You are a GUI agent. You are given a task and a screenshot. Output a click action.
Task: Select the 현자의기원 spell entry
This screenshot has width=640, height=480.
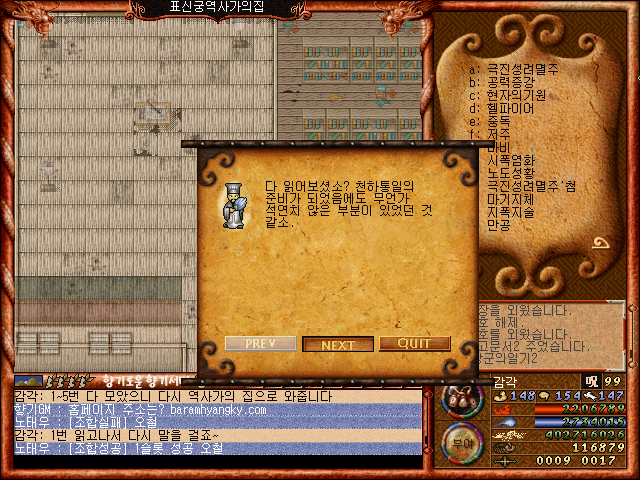click(517, 95)
